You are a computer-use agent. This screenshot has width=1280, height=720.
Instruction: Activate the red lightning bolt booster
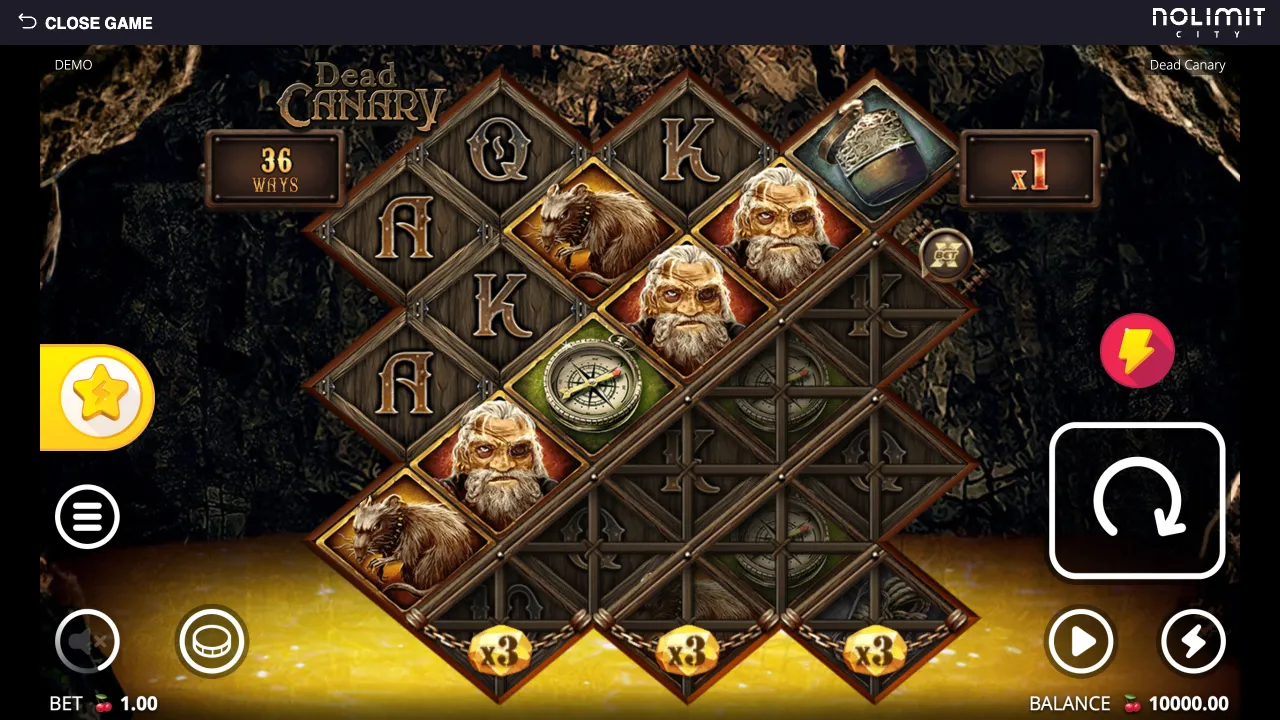click(1137, 351)
